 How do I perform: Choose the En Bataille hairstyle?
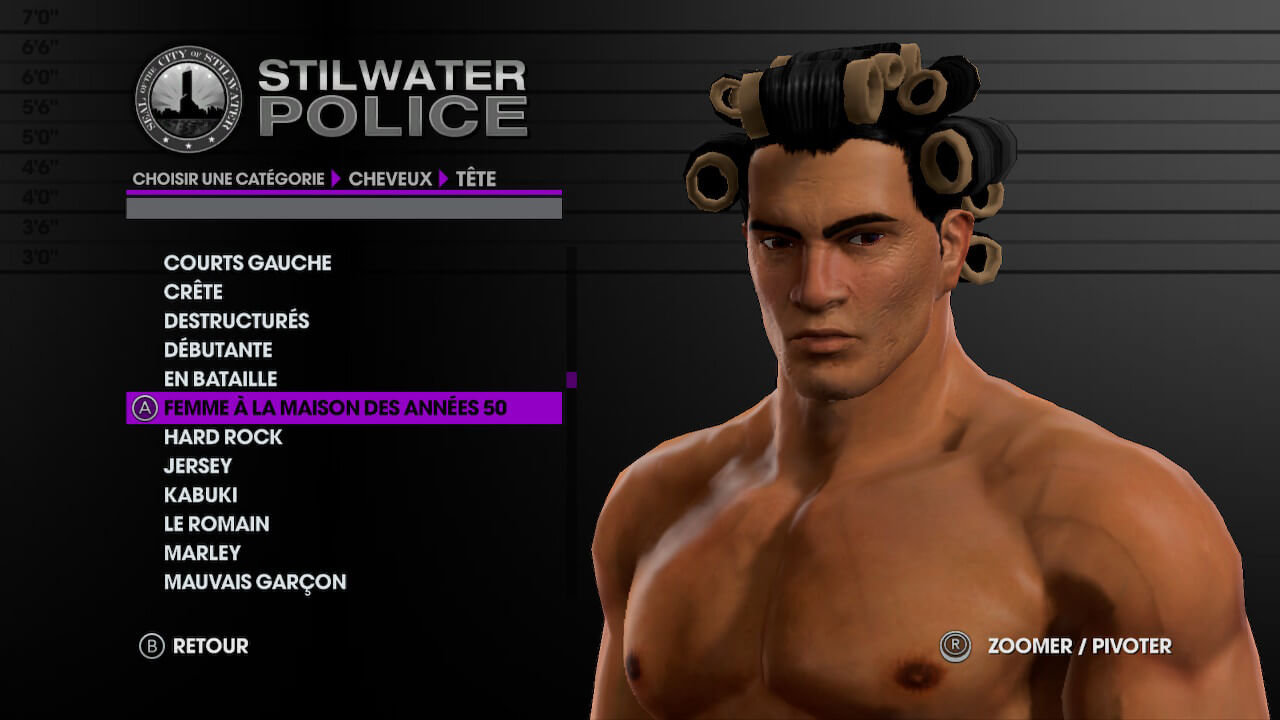pyautogui.click(x=220, y=379)
